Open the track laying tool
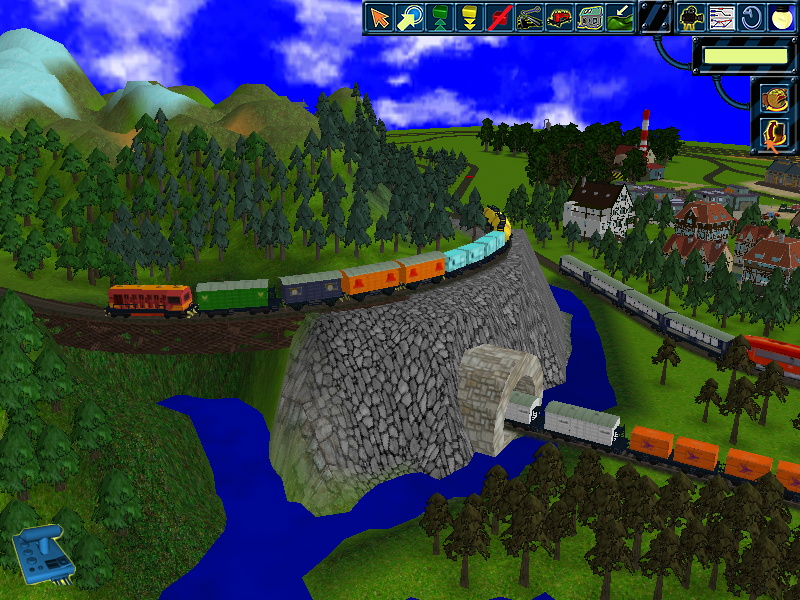This screenshot has width=800, height=600. pos(530,17)
